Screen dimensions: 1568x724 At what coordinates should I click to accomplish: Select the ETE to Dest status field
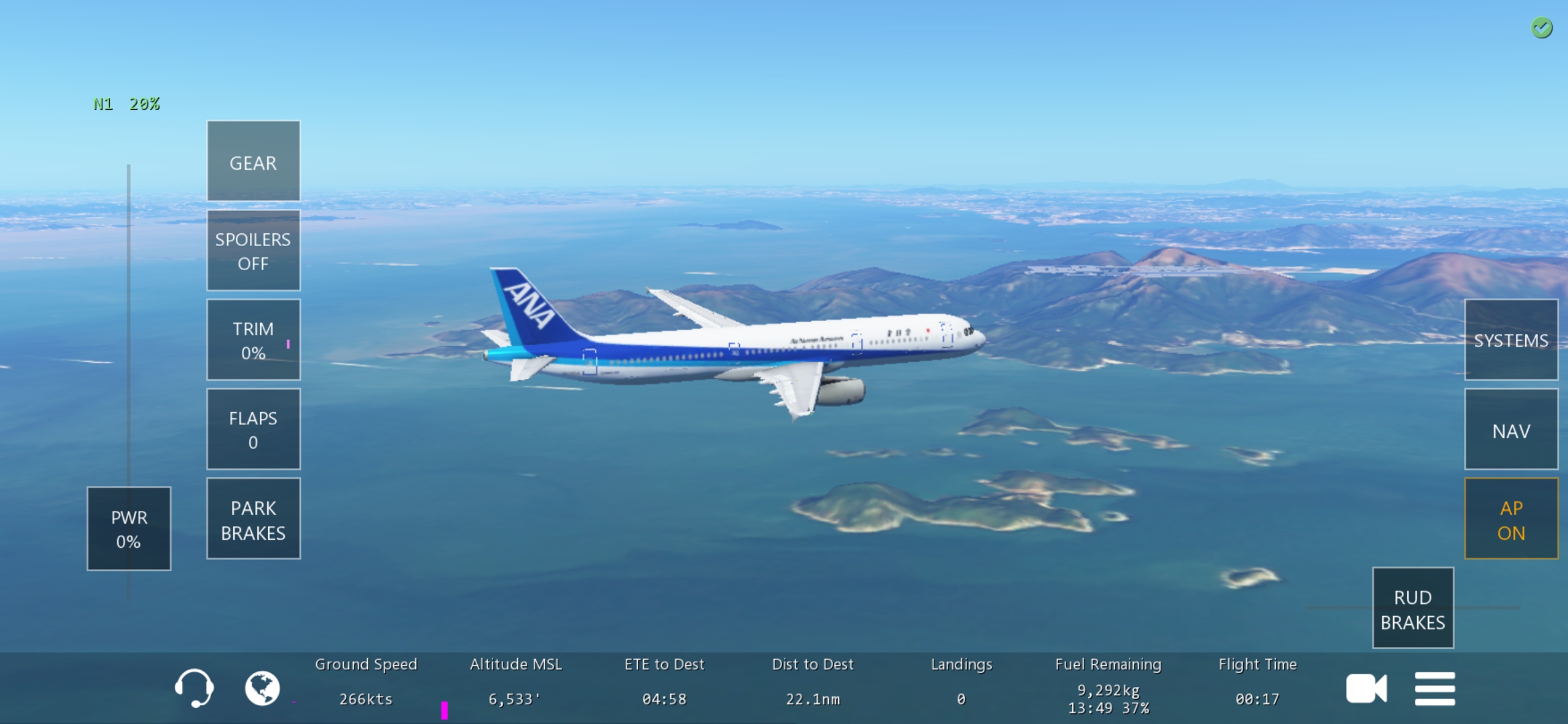[x=664, y=682]
